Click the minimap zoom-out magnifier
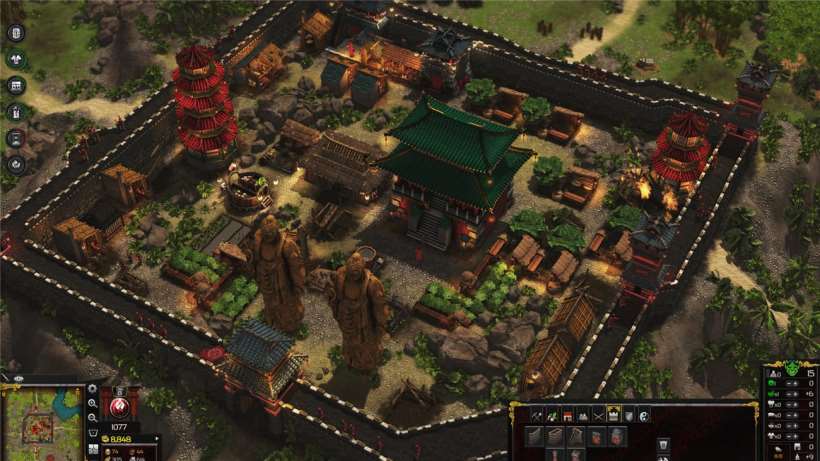Screen dimensions: 820x461 click(92, 417)
